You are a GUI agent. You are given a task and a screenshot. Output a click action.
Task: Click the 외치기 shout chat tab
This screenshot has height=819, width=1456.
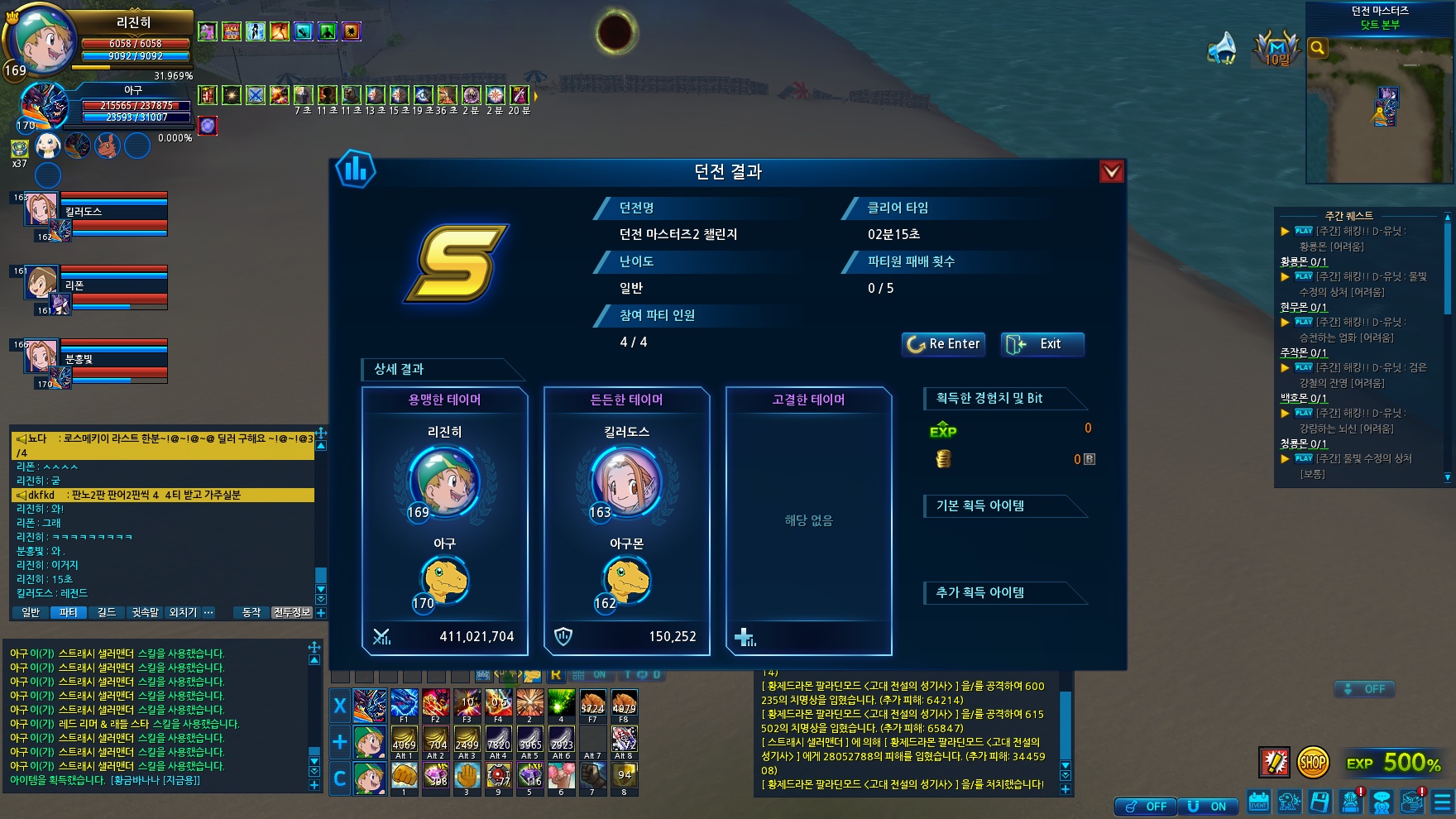coord(183,612)
